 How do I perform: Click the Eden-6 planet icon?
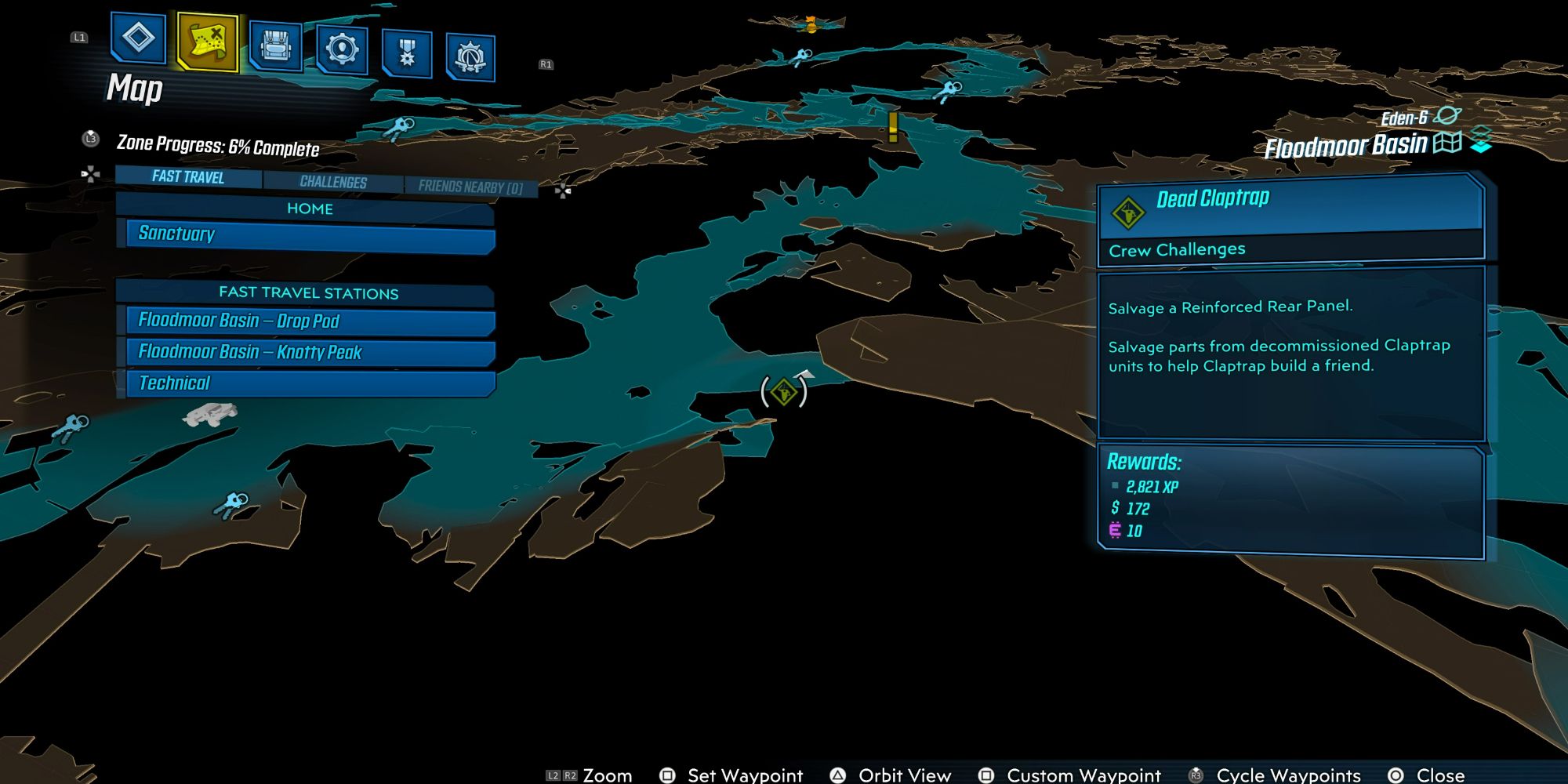[x=1447, y=116]
